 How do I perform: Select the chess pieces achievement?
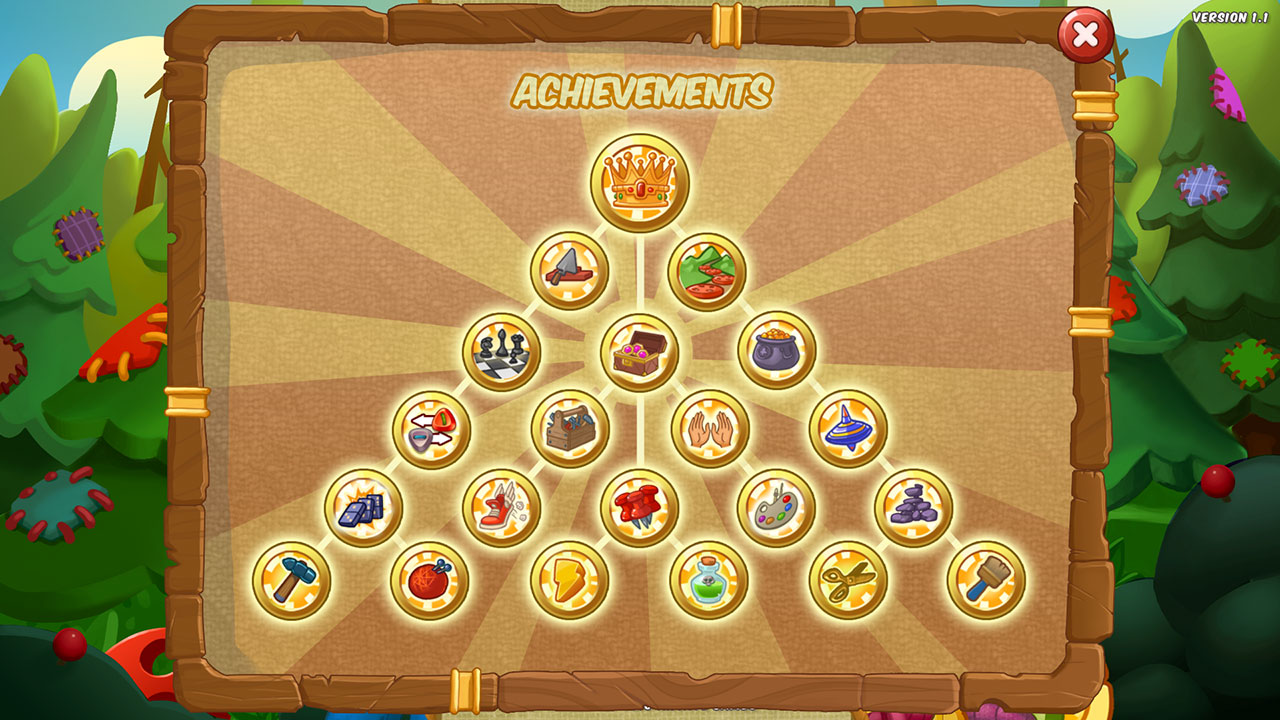click(502, 351)
